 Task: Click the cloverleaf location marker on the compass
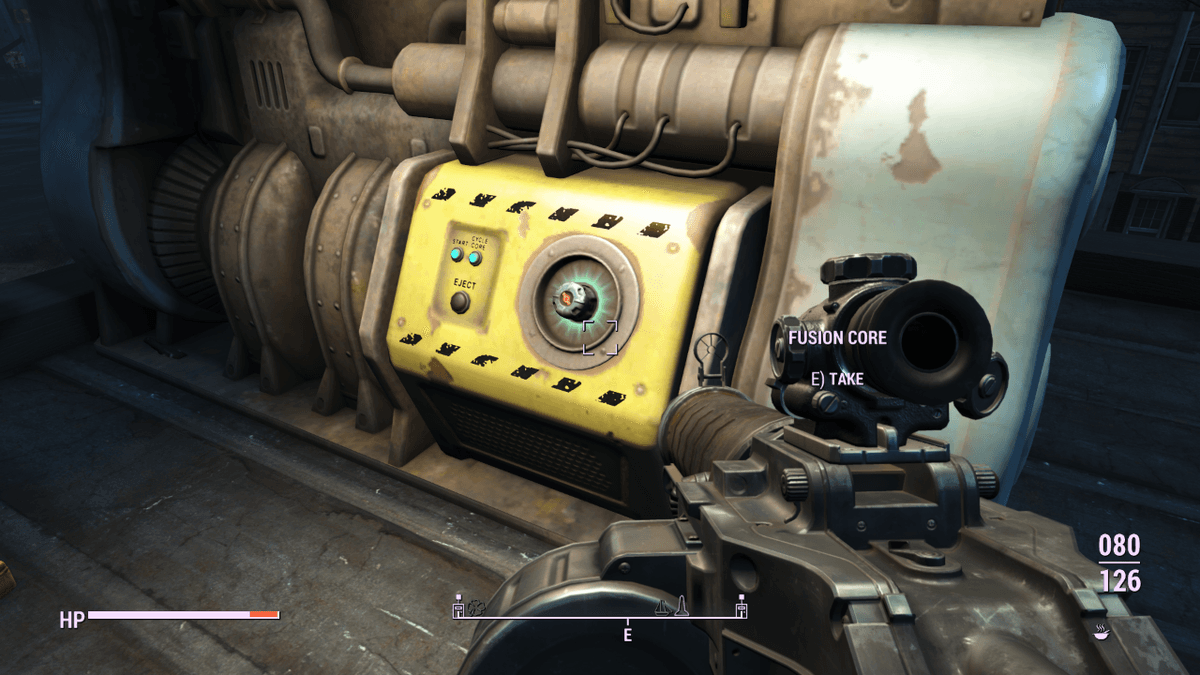click(x=474, y=606)
